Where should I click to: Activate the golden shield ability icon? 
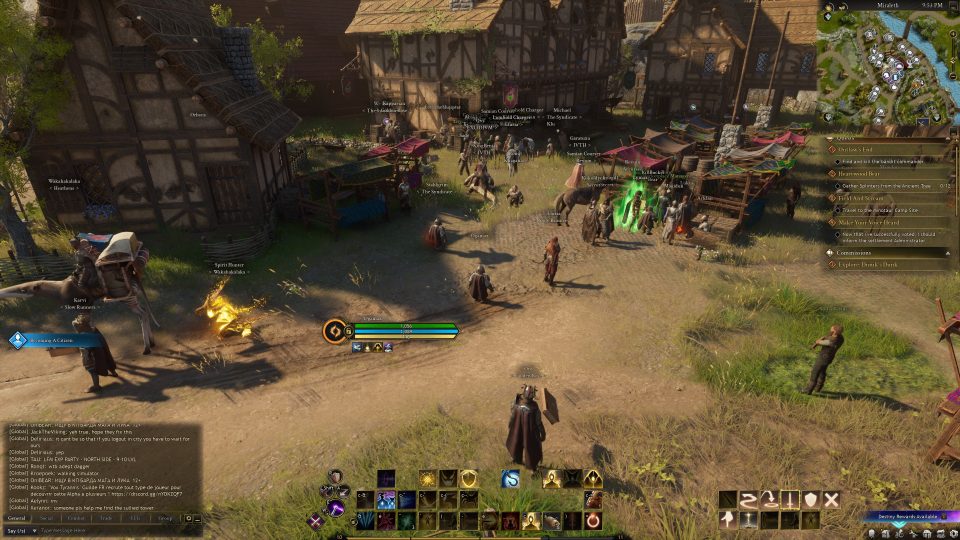pos(468,479)
